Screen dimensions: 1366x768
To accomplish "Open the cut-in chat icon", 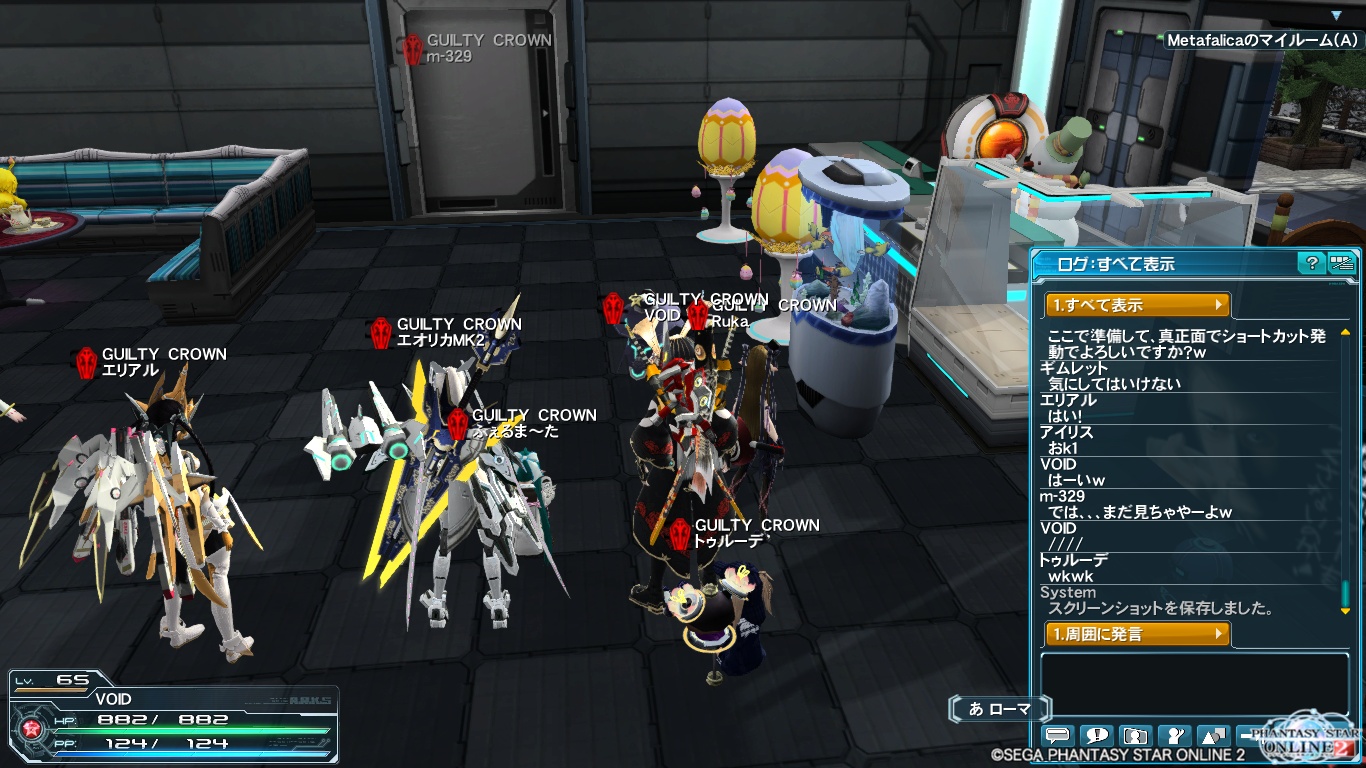I will [x=1136, y=737].
